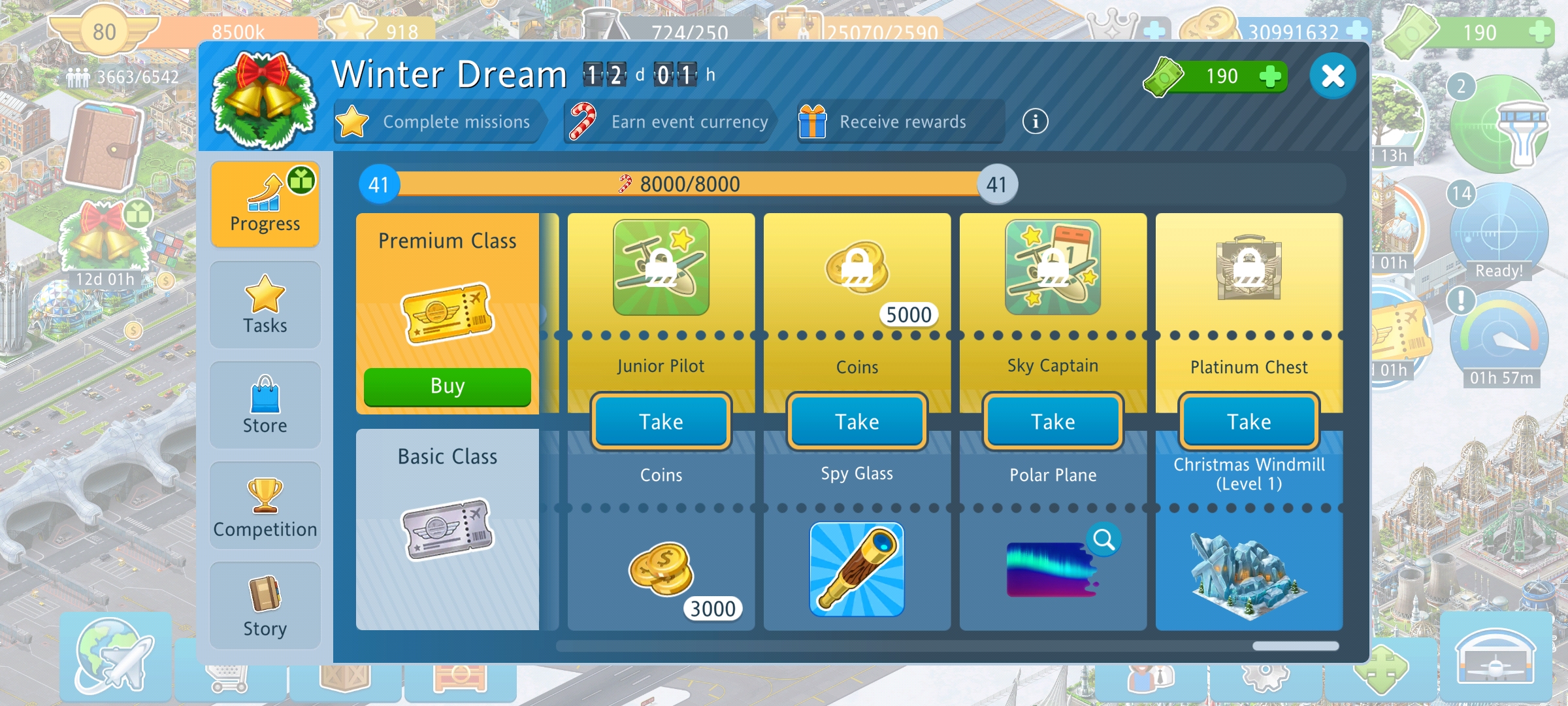Take the Spy Glass reward
Image resolution: width=1568 pixels, height=706 pixels.
point(857,422)
